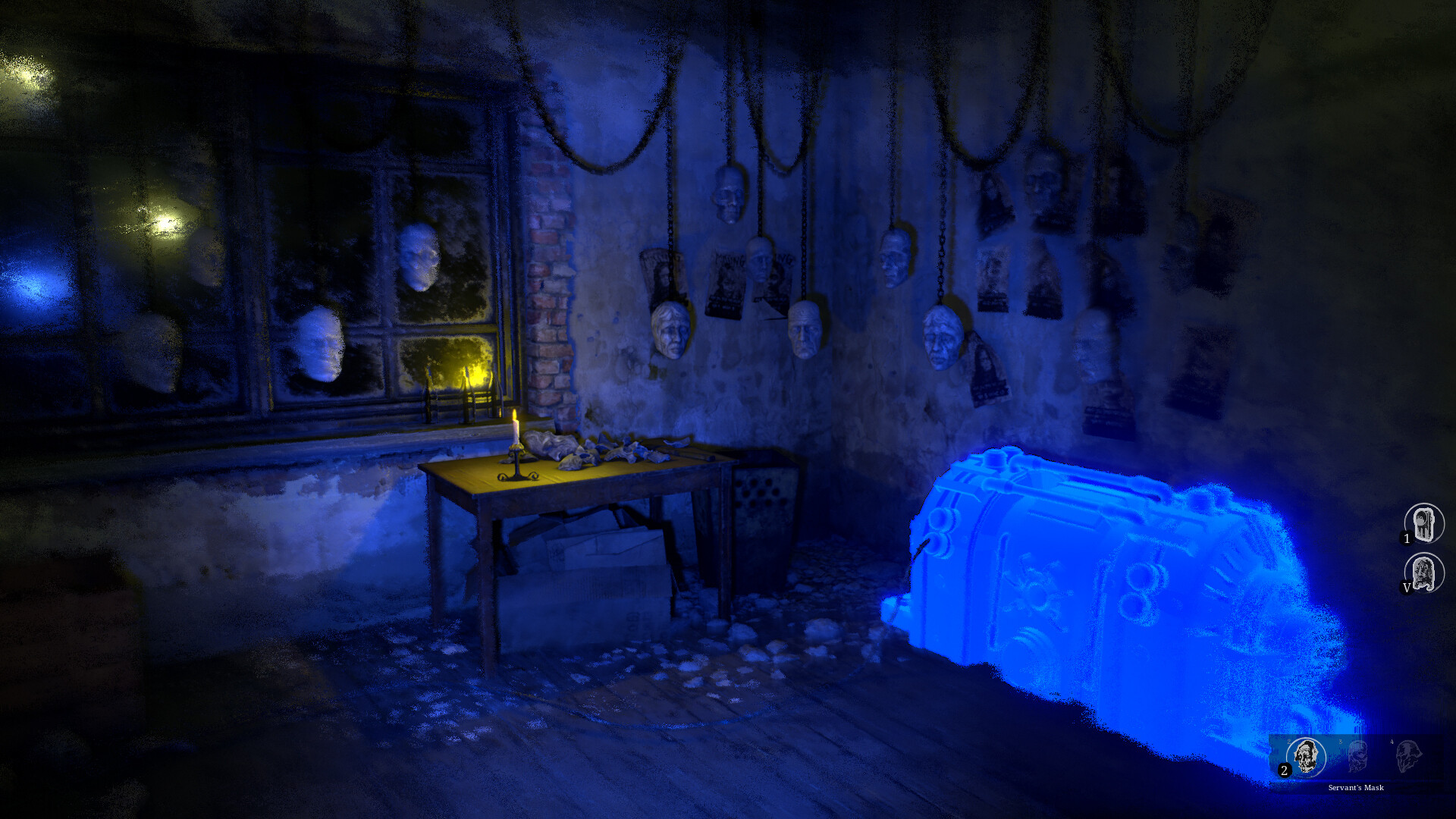Choose the dimmed mask in slot 3
Image resolution: width=1456 pixels, height=819 pixels.
tap(1357, 756)
